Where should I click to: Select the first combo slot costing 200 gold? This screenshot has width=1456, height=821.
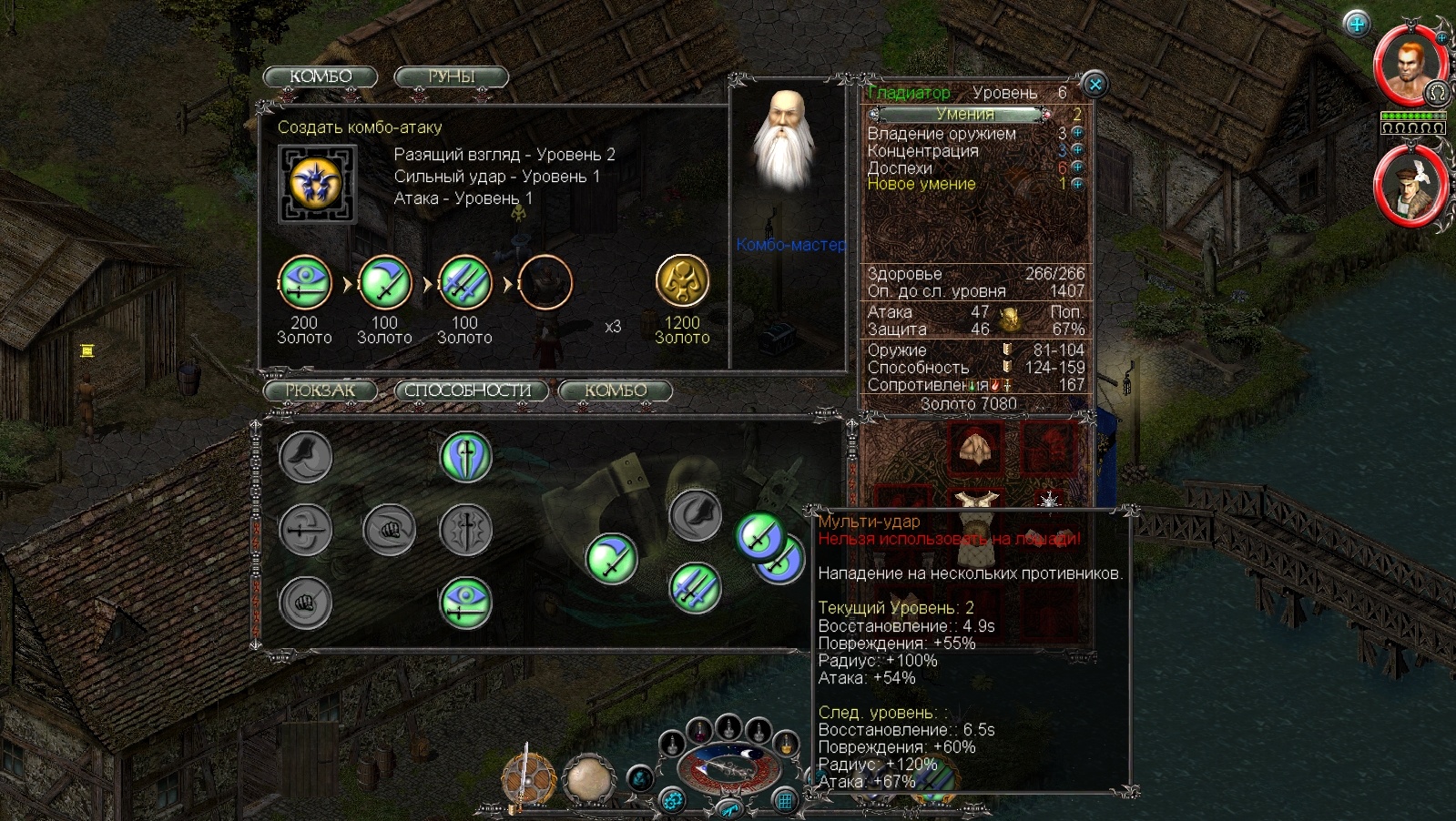[x=304, y=283]
